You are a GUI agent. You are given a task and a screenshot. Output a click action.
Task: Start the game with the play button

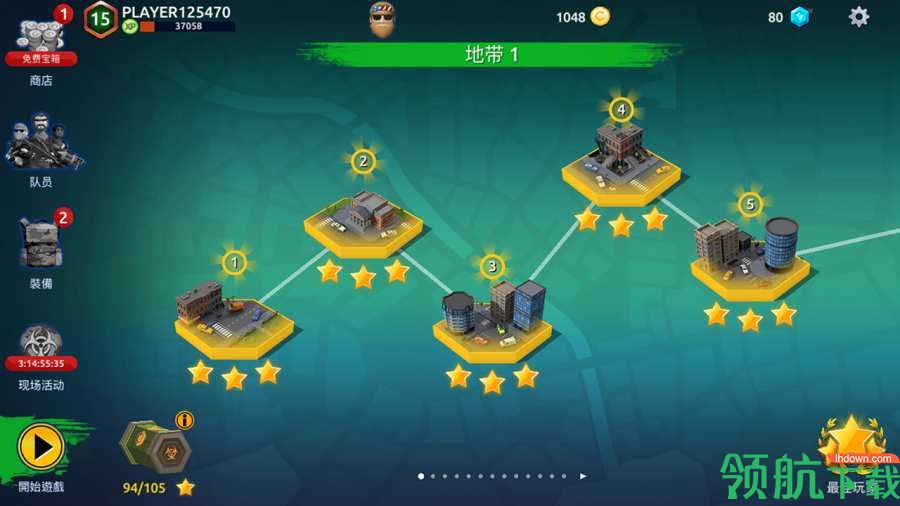tap(41, 447)
